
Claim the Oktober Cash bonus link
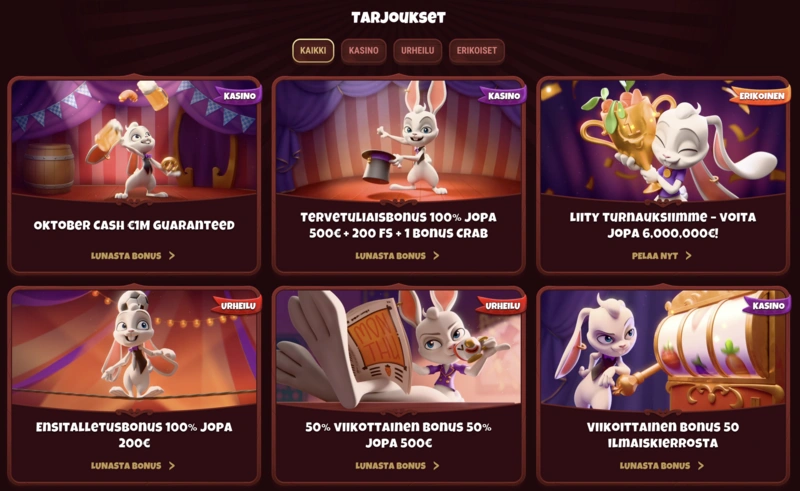tap(133, 255)
